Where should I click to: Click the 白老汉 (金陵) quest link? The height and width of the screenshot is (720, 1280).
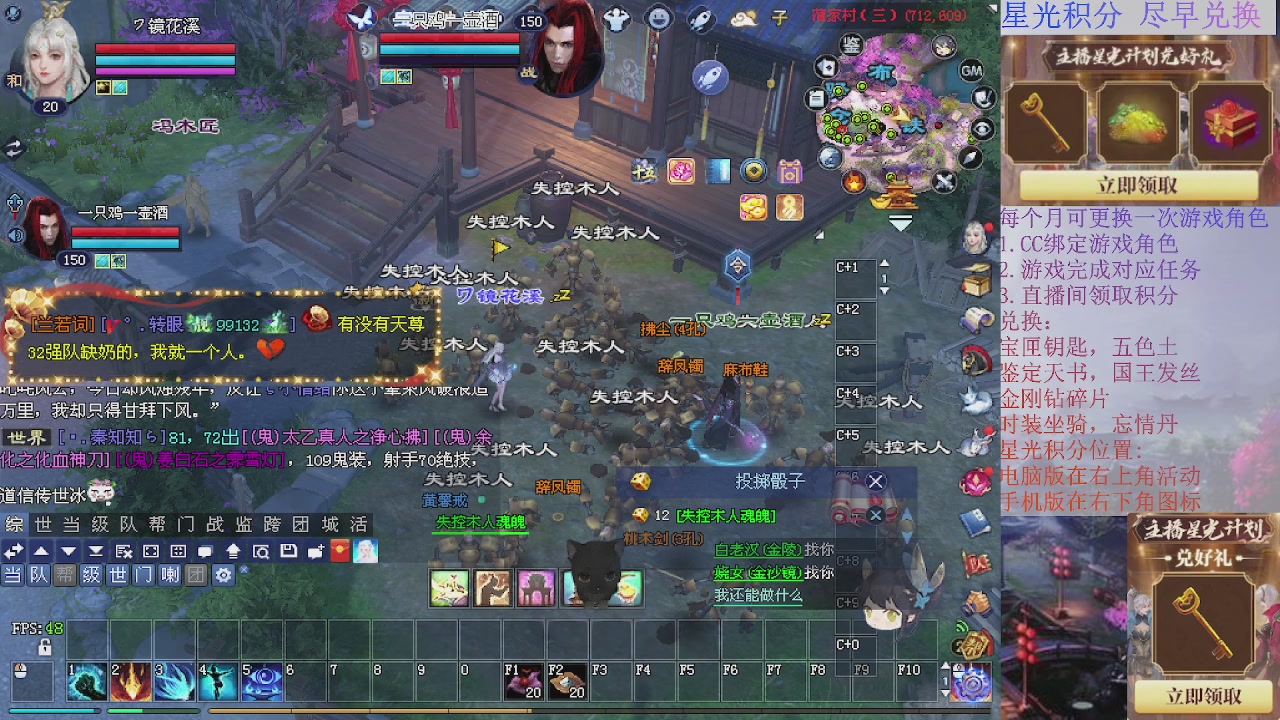[x=759, y=550]
